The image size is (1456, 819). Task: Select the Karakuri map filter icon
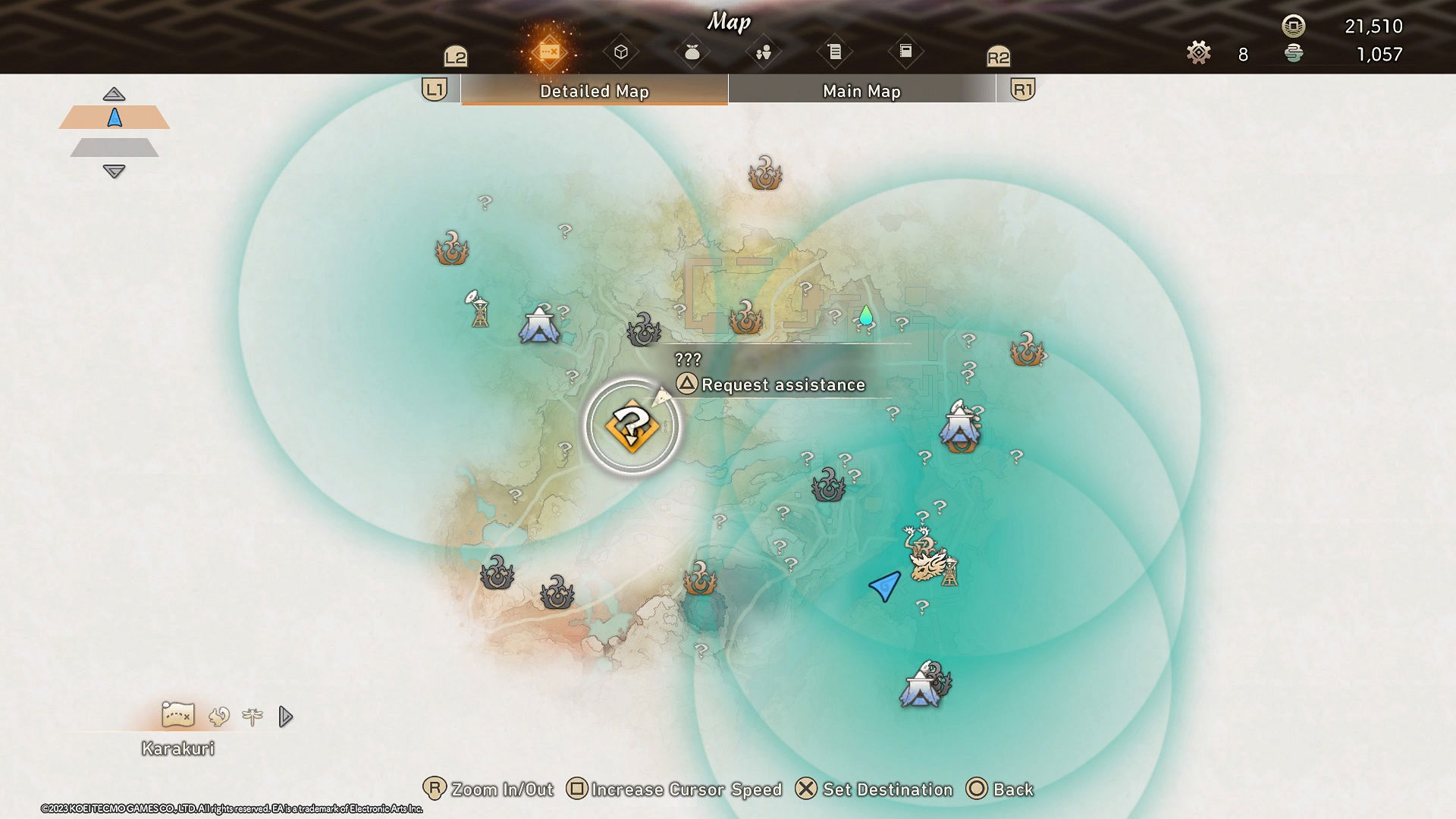pyautogui.click(x=178, y=714)
